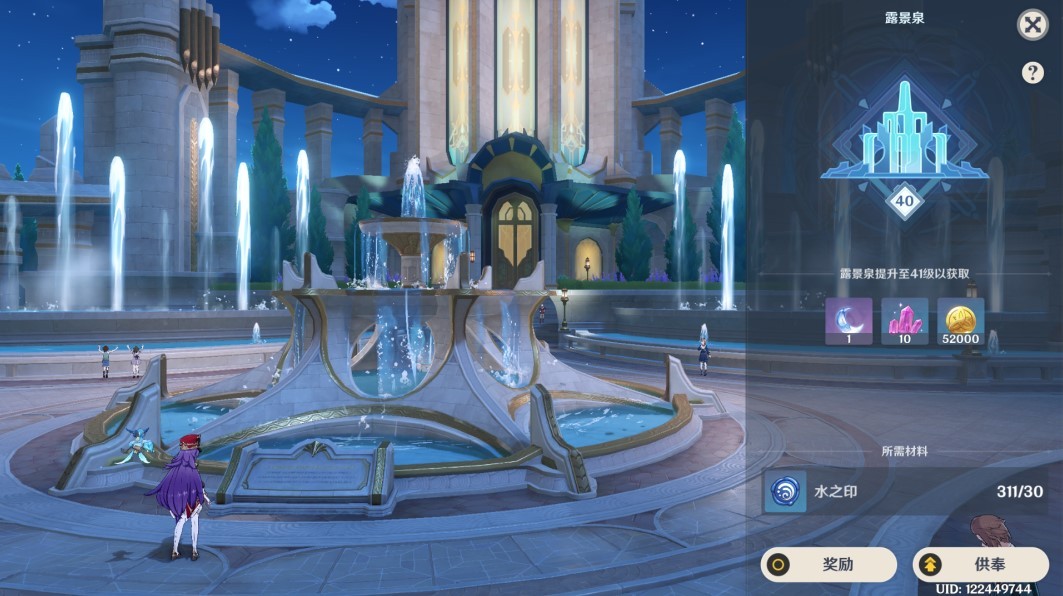Select the 52000 gold coin reward
1063x596 pixels.
pos(960,321)
